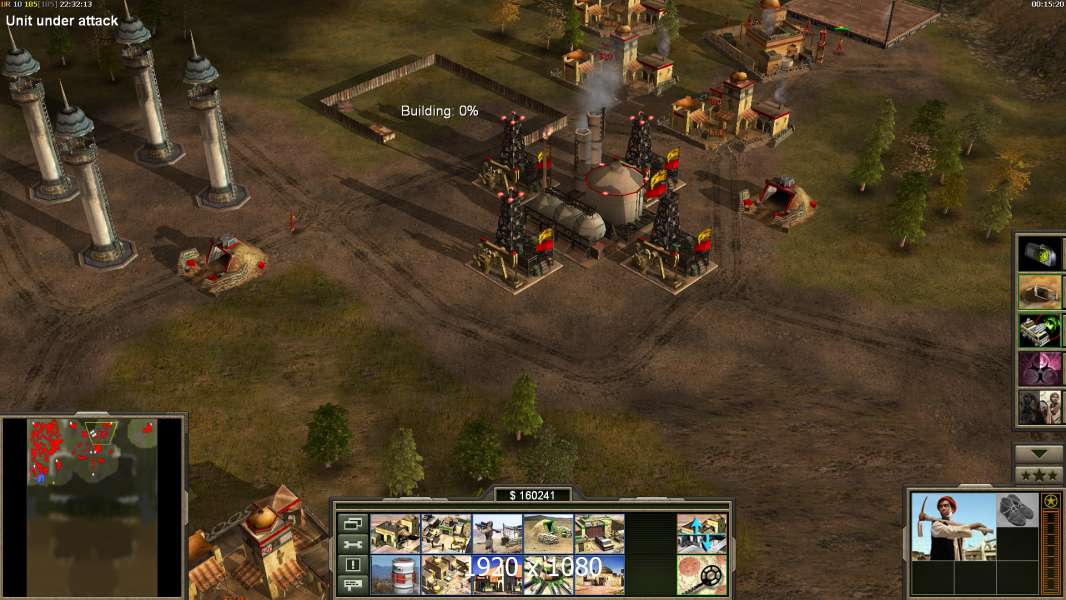Activate the group of fighters power shortcut
Screen dimensions: 1066x600
1040,406
